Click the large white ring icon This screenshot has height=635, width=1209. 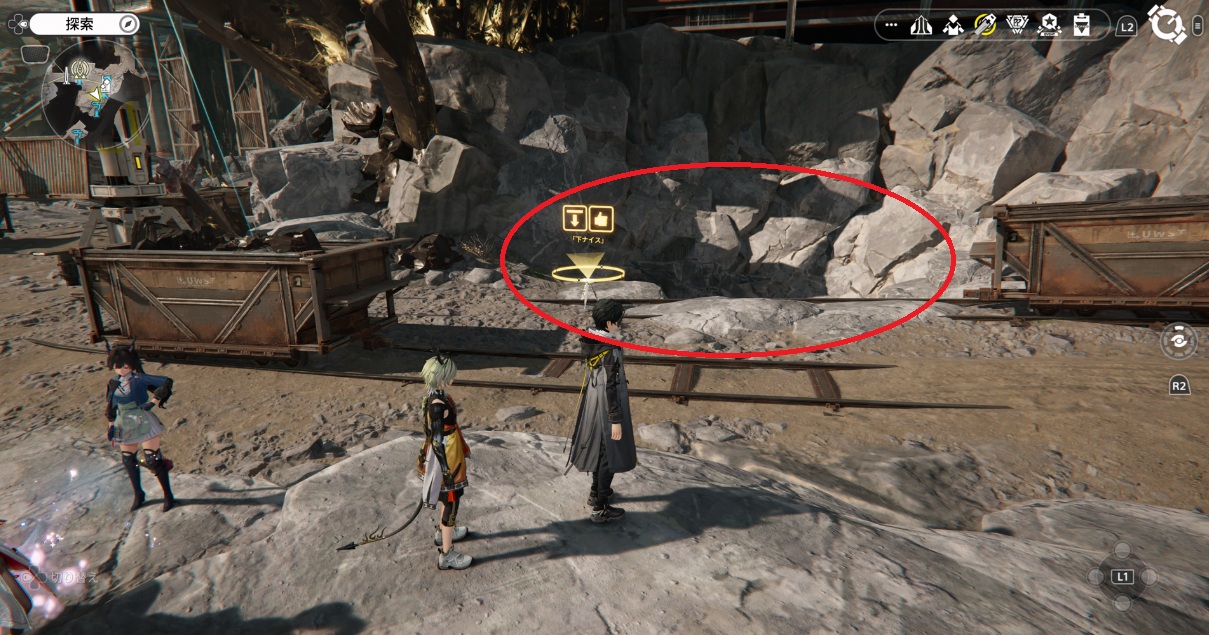[x=1166, y=23]
